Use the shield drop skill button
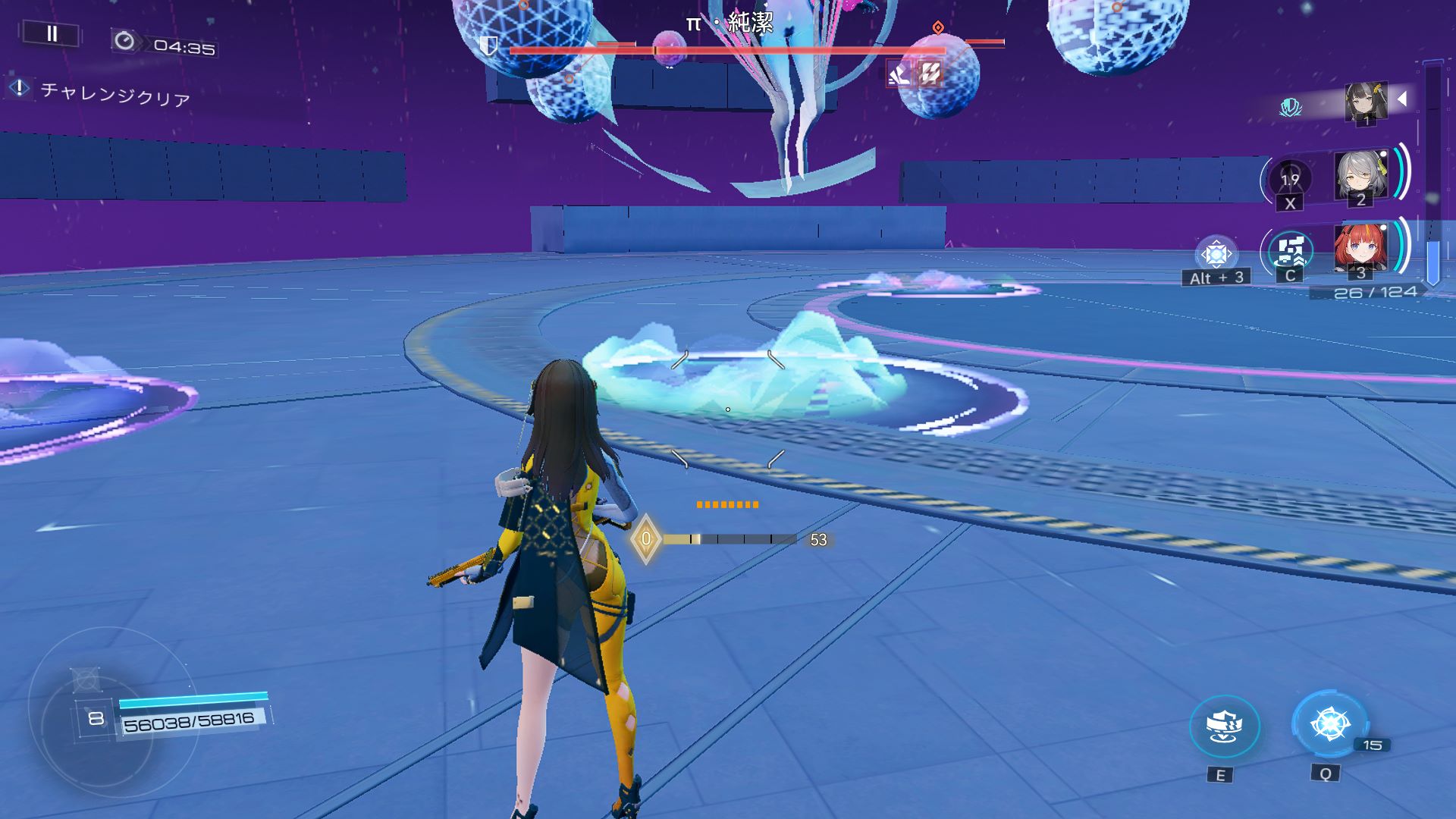This screenshot has height=819, width=1456. pyautogui.click(x=1224, y=726)
